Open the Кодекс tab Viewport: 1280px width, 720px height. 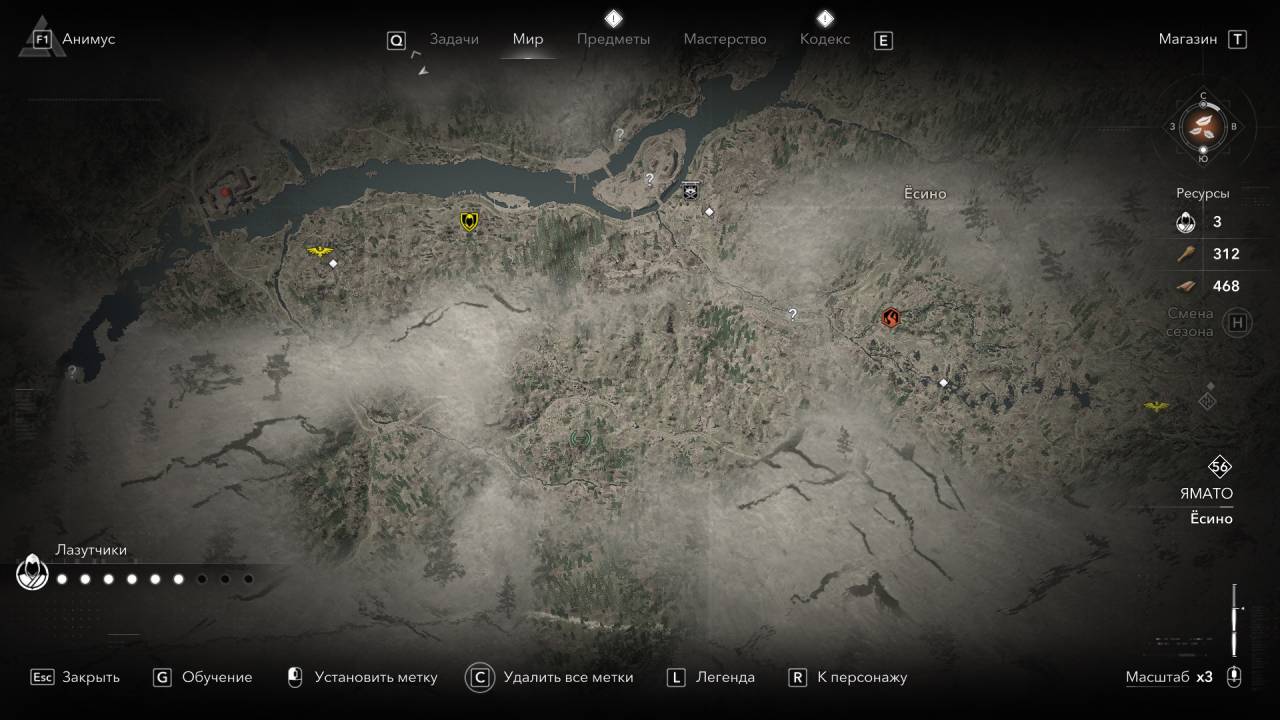(x=825, y=39)
